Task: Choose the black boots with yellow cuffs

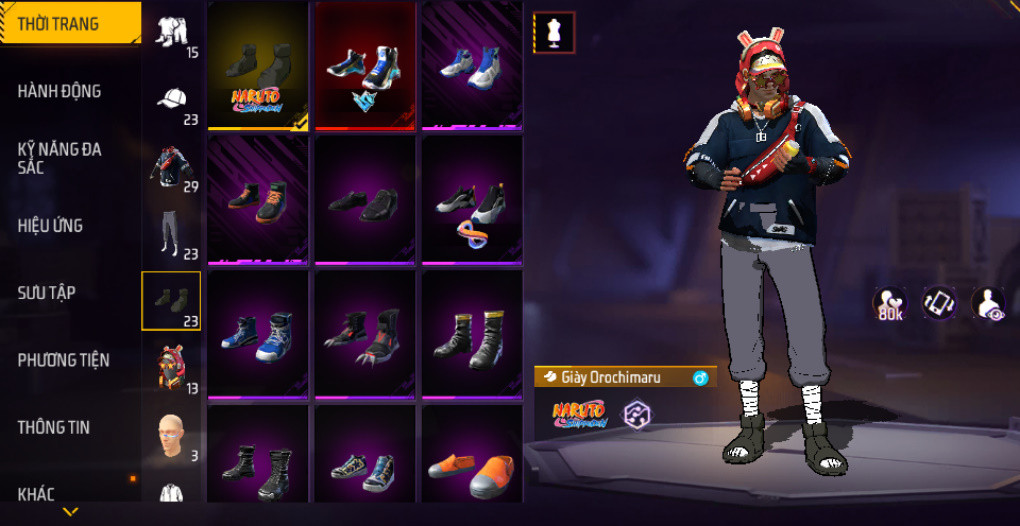Action: click(472, 336)
